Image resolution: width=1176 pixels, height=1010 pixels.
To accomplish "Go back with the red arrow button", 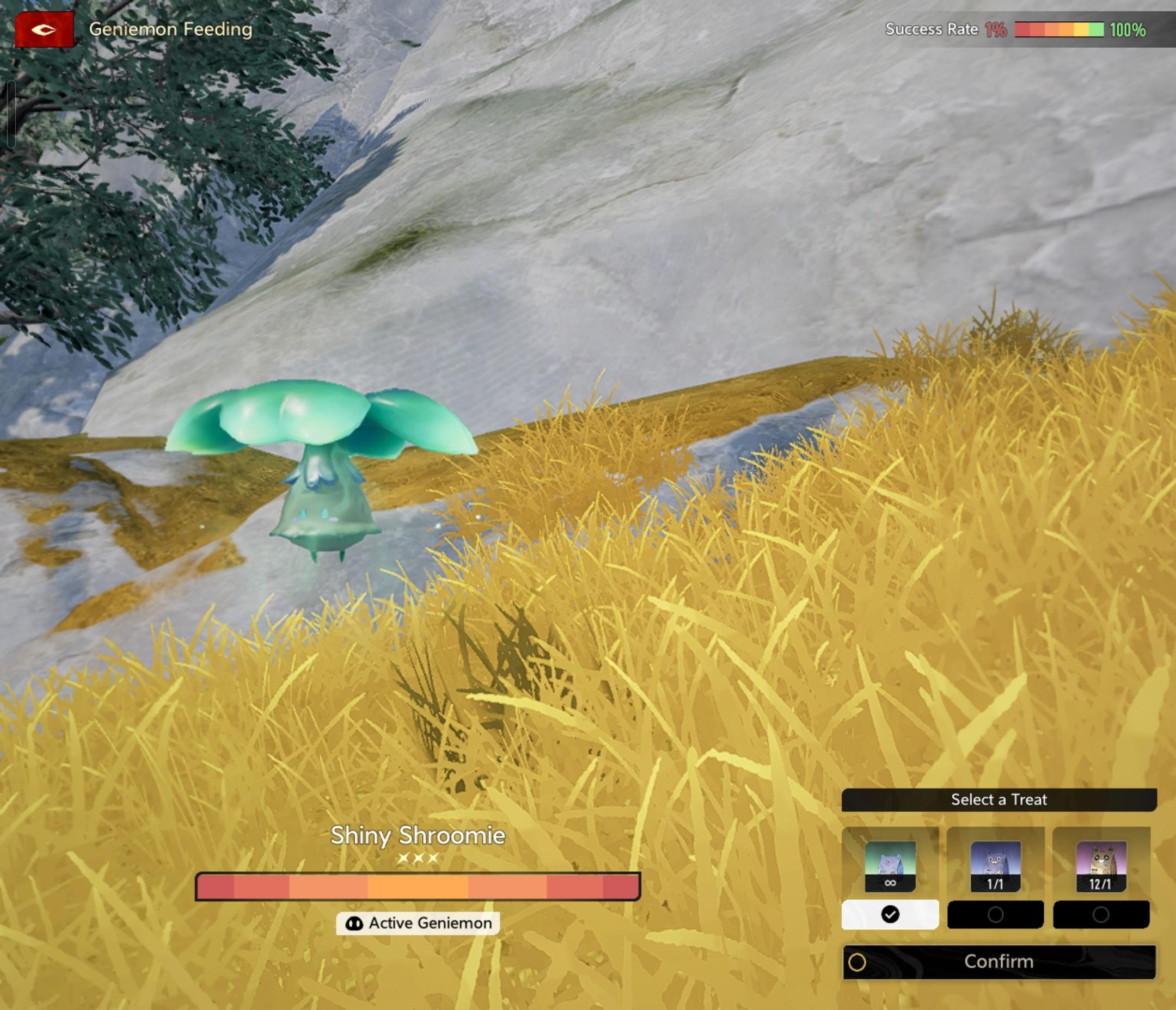I will point(44,29).
